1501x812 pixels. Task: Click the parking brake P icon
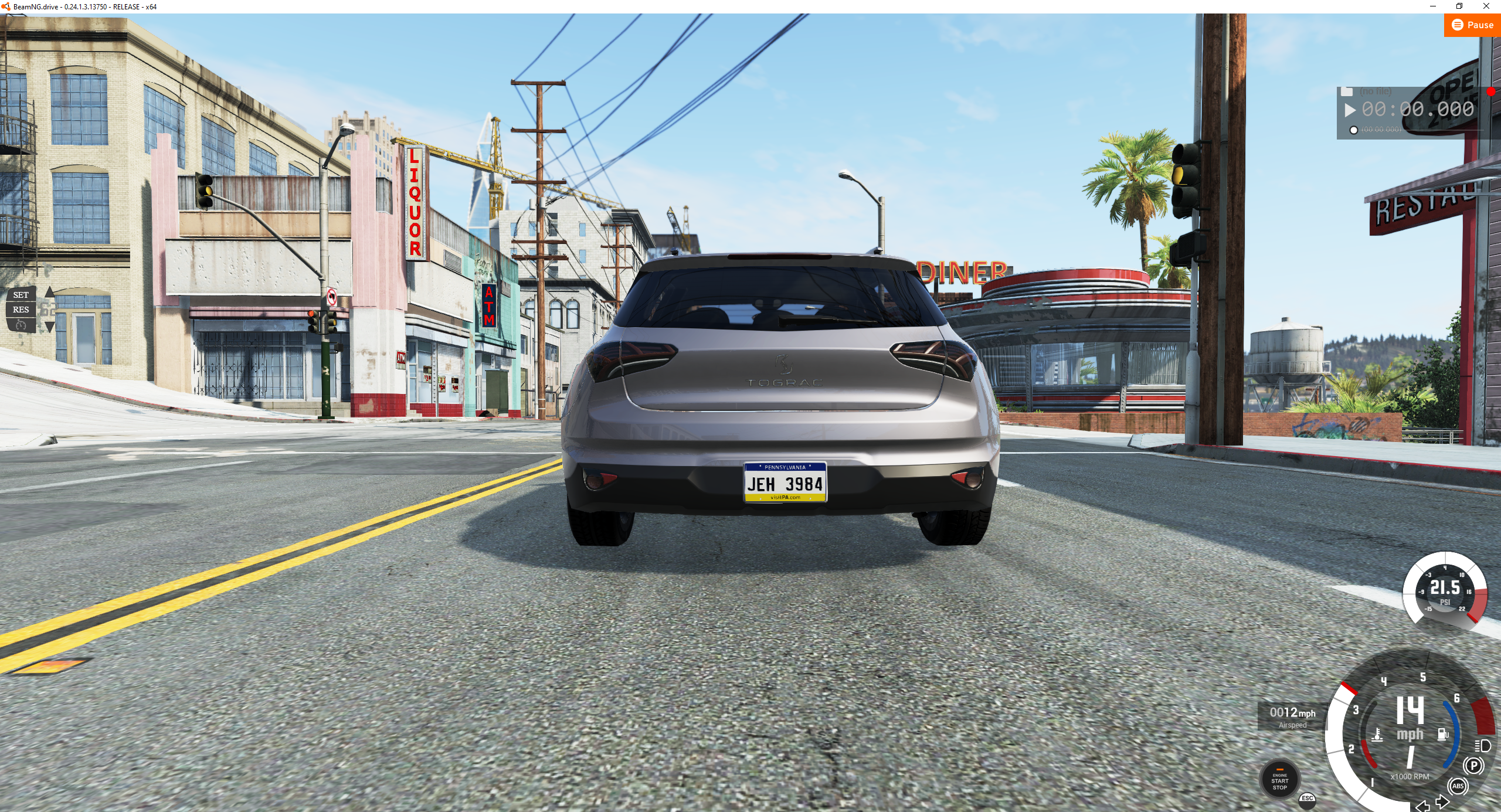coord(1473,766)
